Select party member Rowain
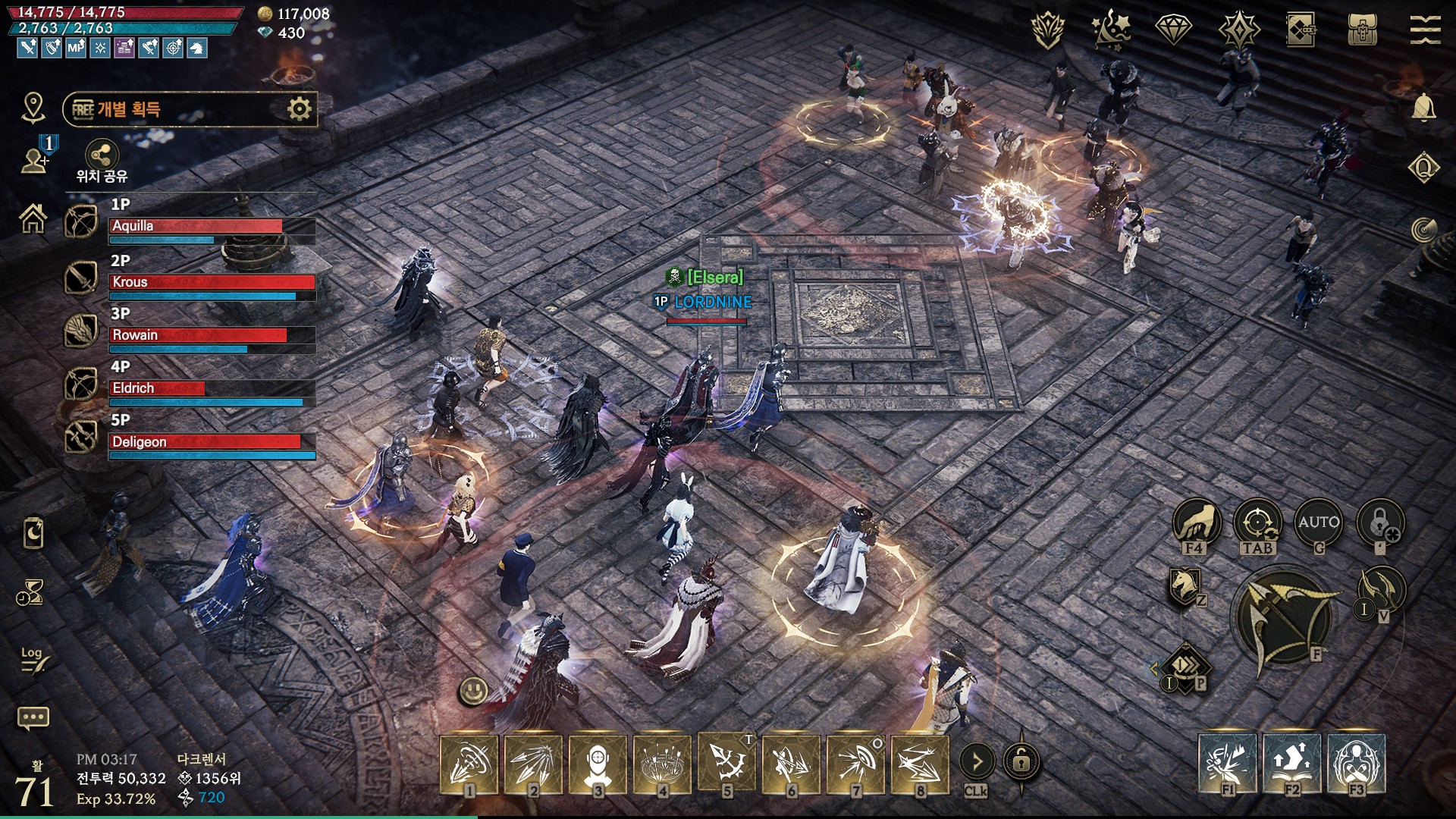Image resolution: width=1456 pixels, height=819 pixels. [x=212, y=335]
